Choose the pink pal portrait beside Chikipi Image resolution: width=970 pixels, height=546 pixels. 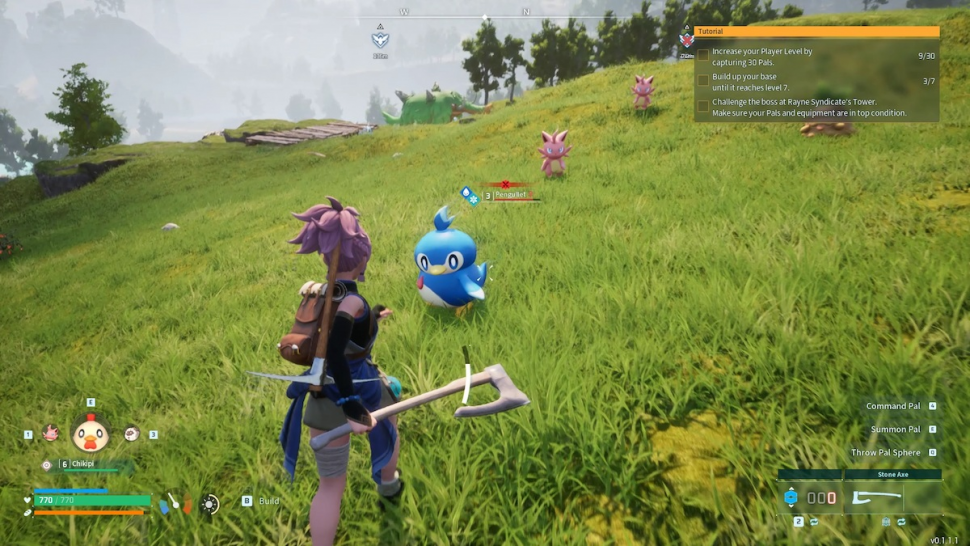click(50, 433)
